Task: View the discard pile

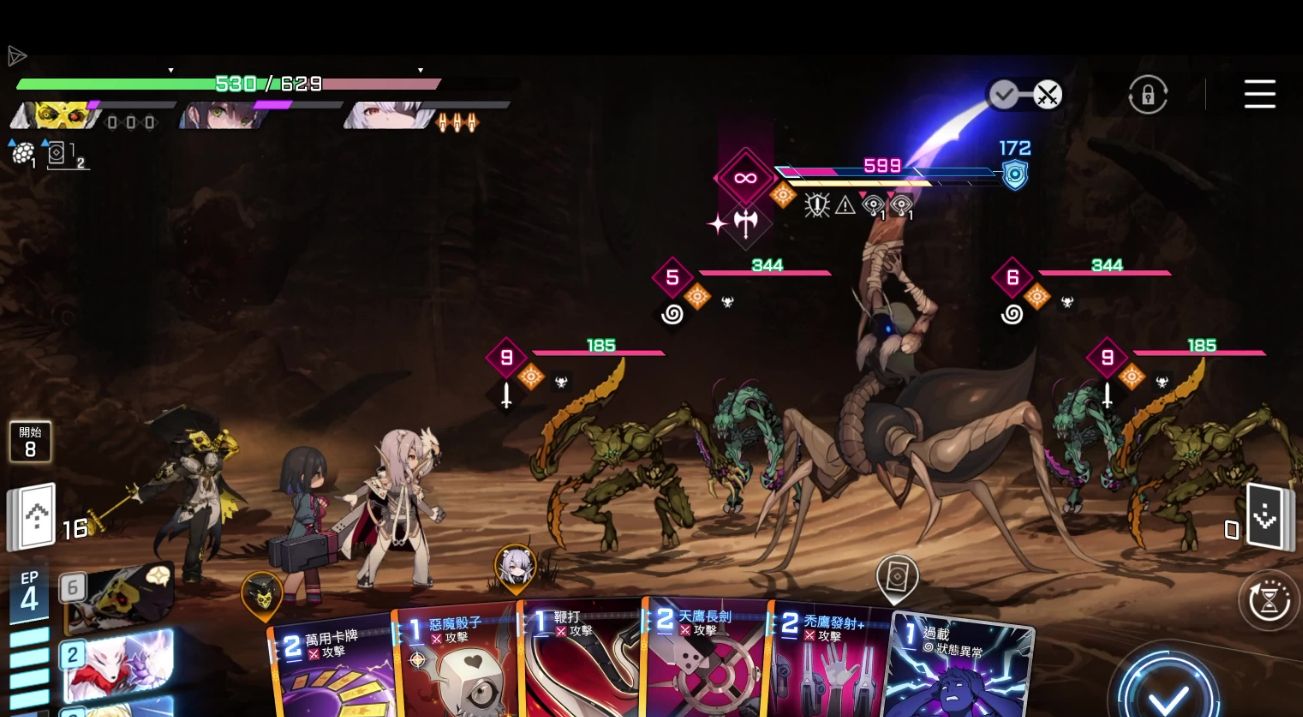Action: [x=1265, y=517]
